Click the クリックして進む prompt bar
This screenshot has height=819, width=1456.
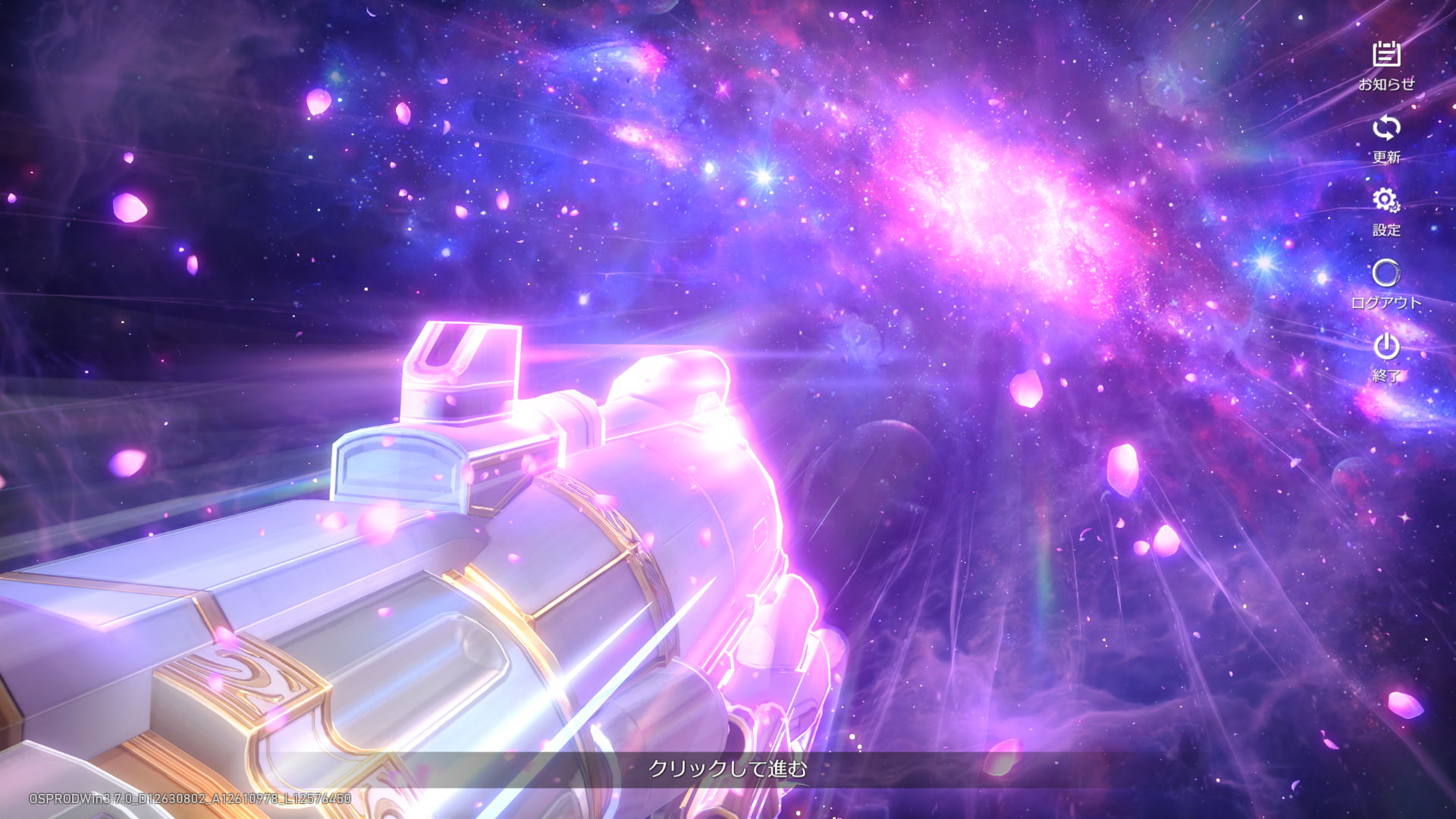[x=727, y=769]
